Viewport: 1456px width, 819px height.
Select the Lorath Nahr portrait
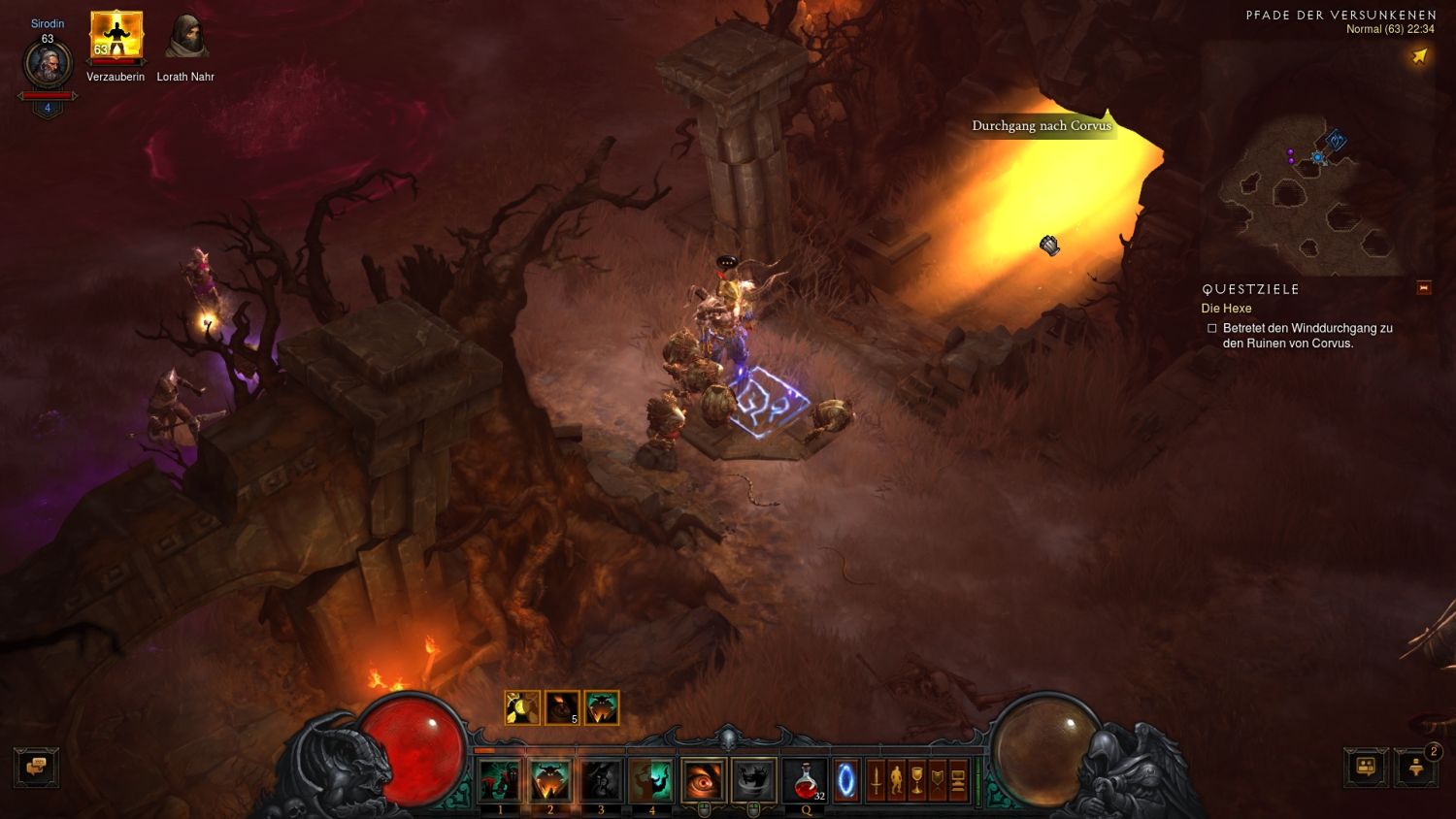184,36
